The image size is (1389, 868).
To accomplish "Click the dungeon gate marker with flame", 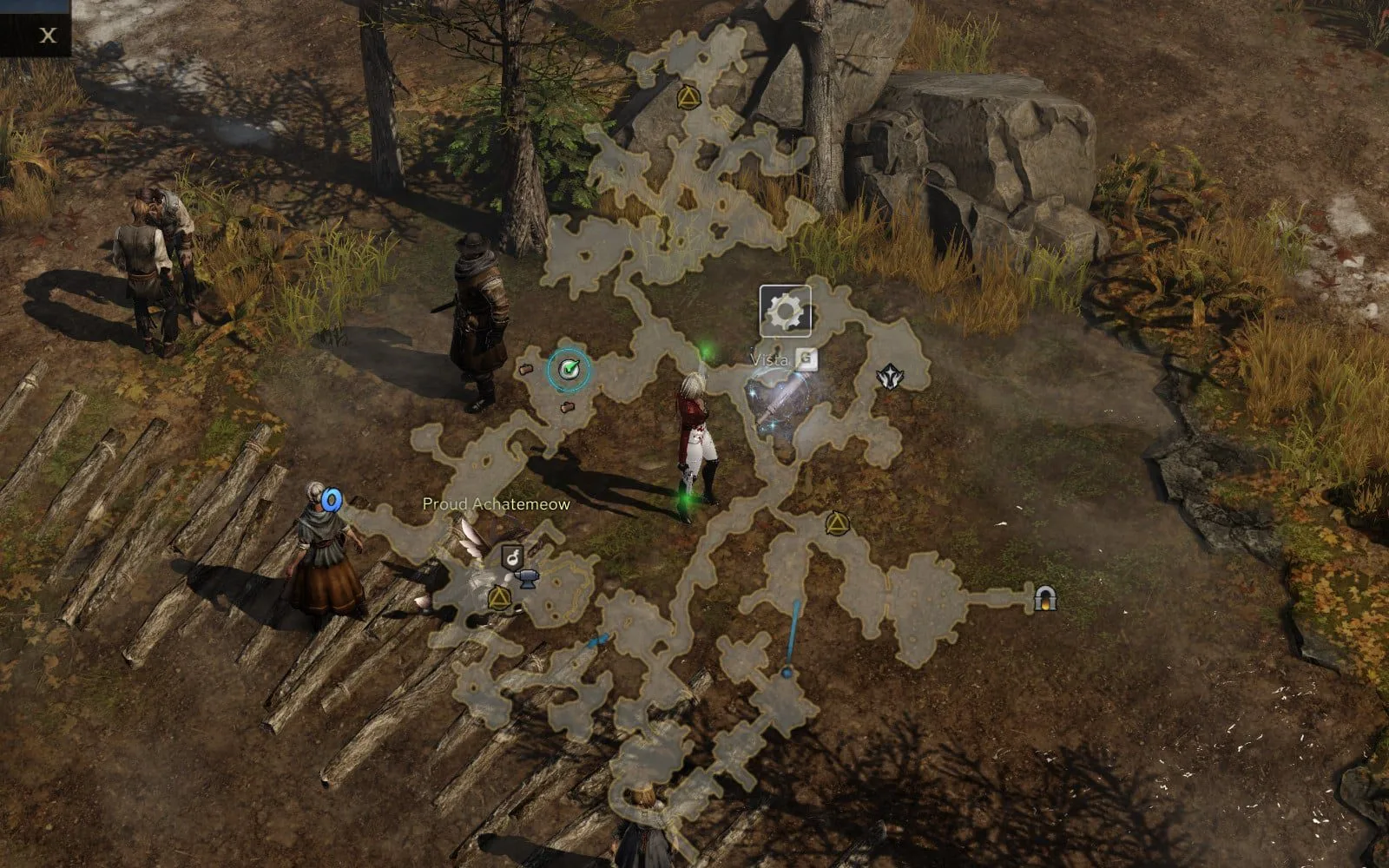I will tap(1044, 598).
